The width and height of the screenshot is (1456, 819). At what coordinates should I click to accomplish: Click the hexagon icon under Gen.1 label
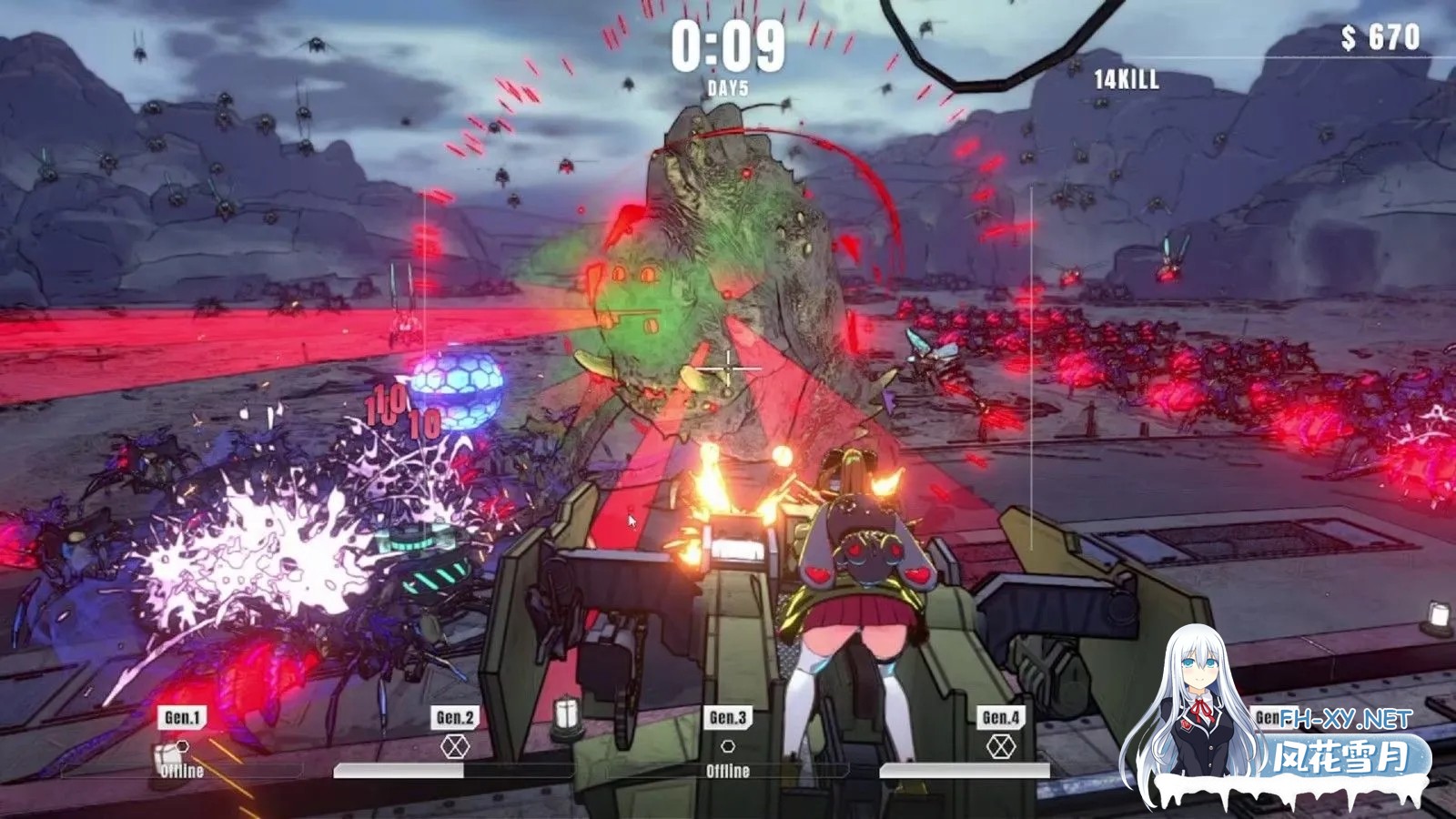(182, 747)
